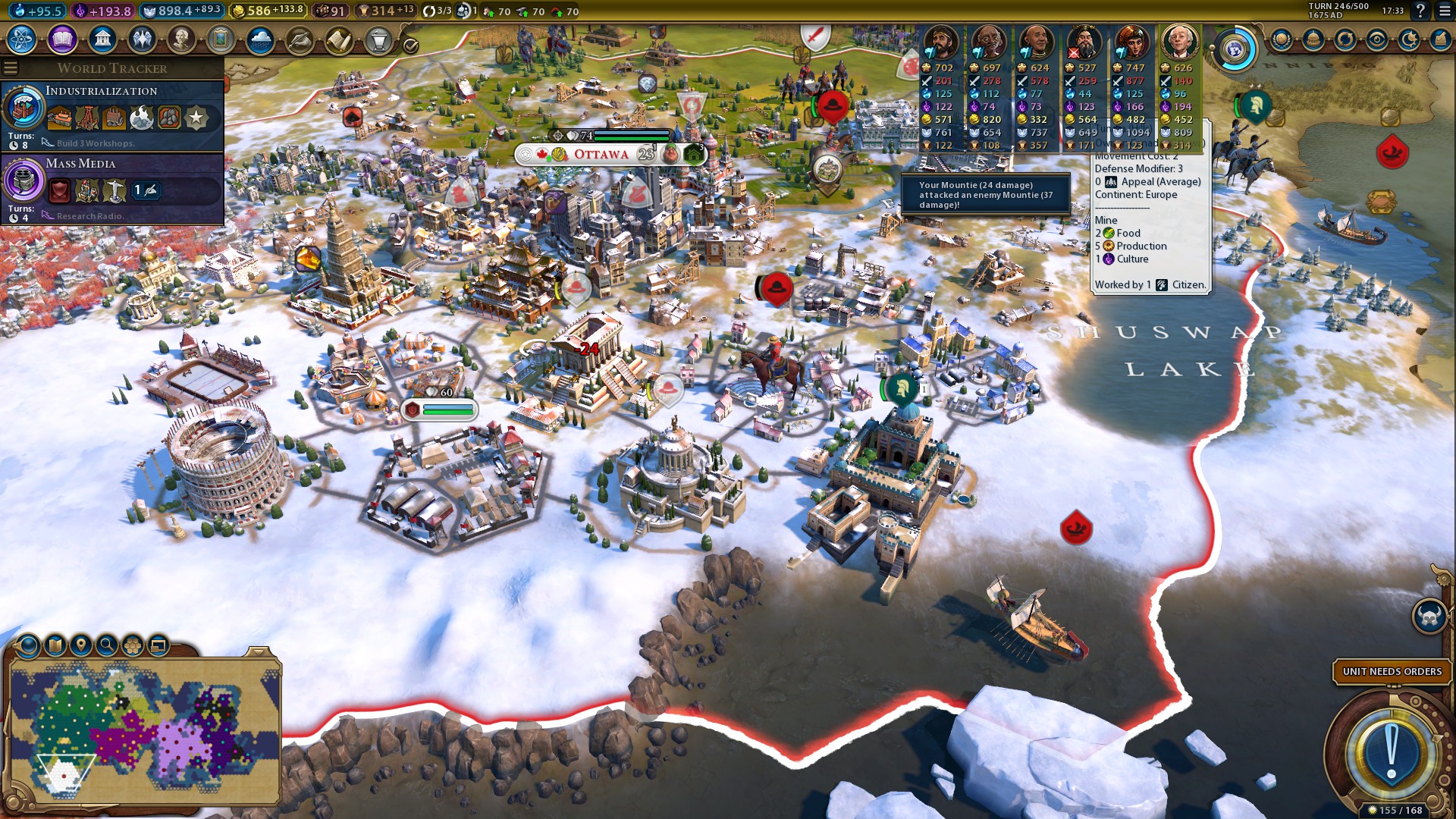The height and width of the screenshot is (819, 1456).
Task: Open the government building icon
Action: click(102, 39)
